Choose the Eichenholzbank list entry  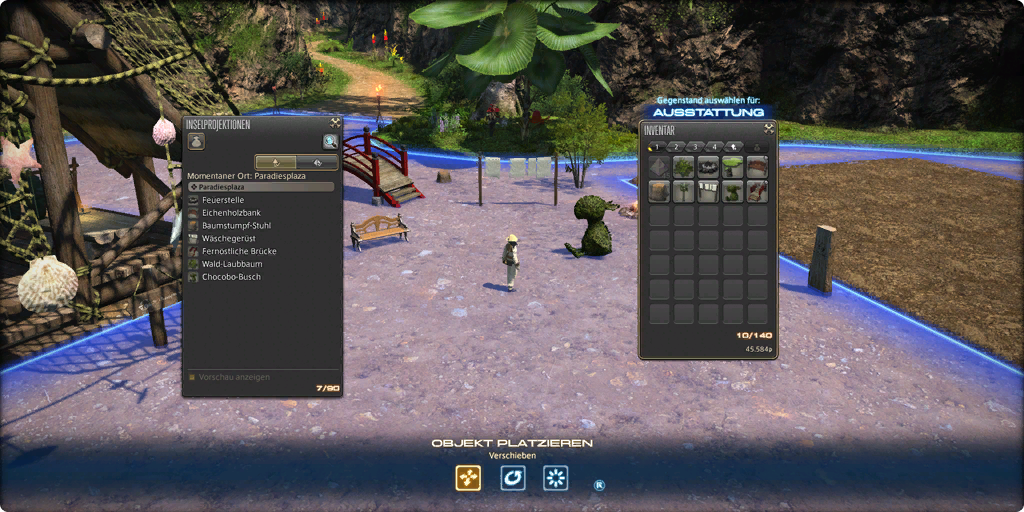228,213
